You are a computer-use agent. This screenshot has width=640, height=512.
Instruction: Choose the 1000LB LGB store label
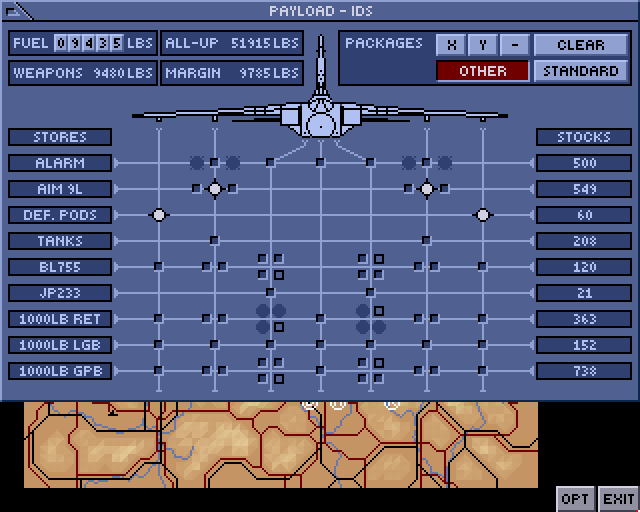[x=60, y=345]
